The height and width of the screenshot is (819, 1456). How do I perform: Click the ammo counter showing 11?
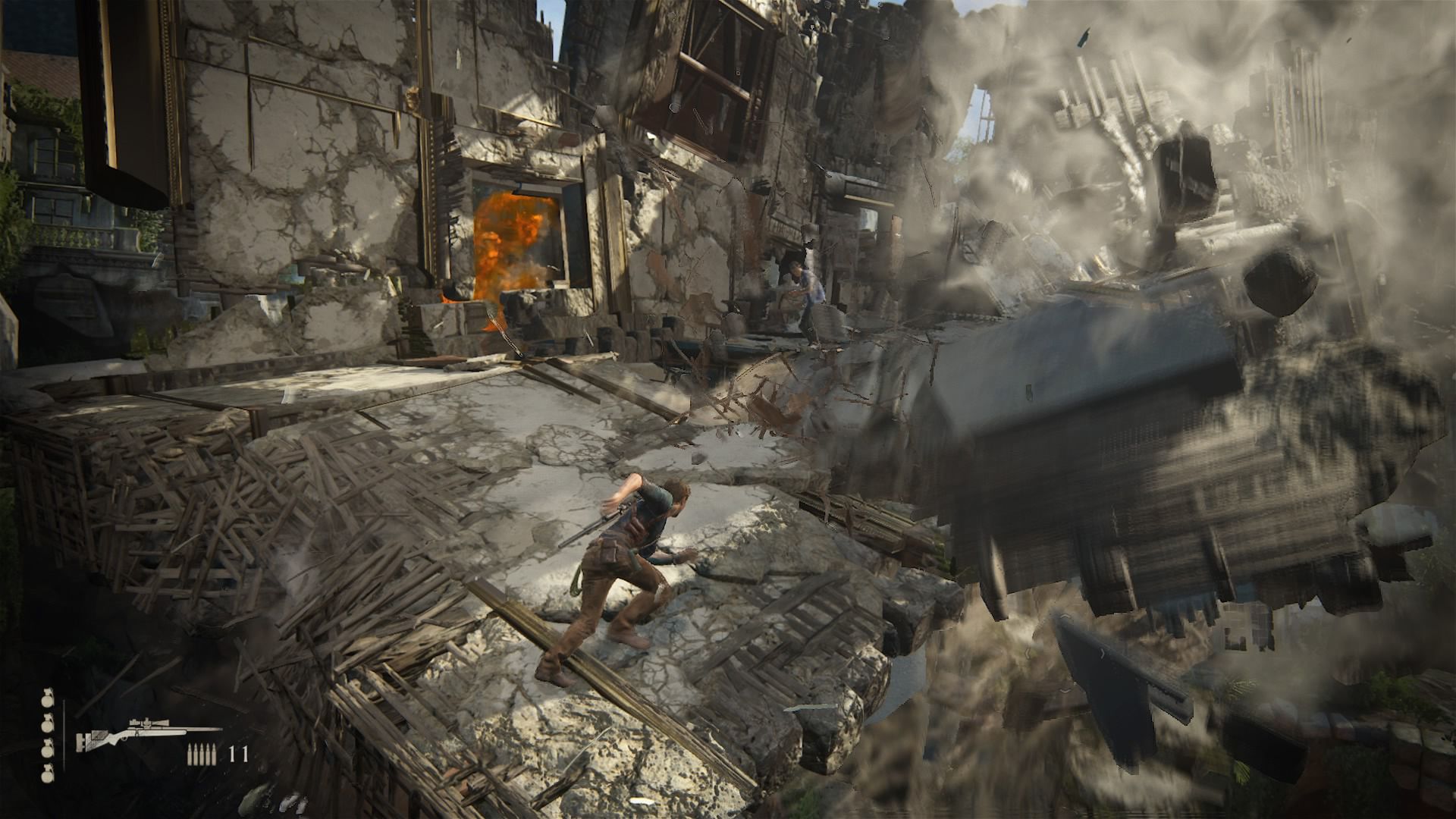tap(238, 752)
